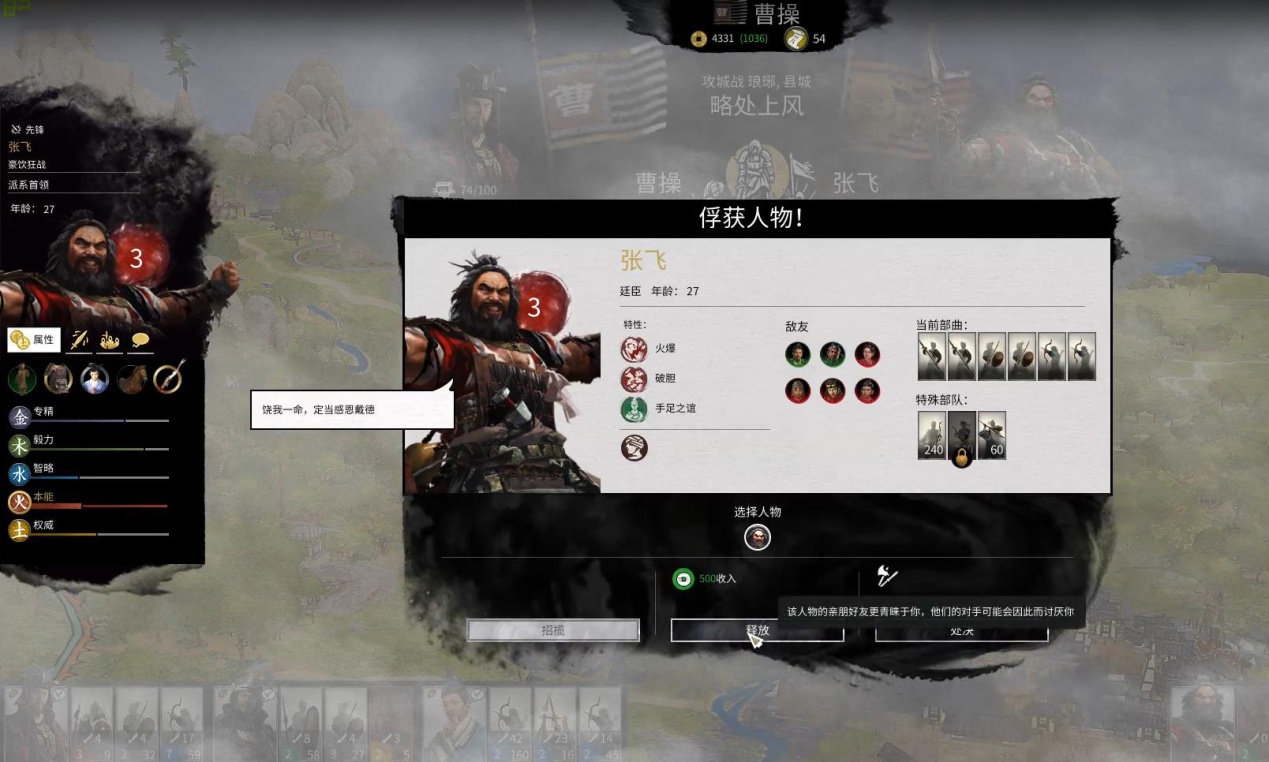Click the locked special unit card
This screenshot has height=762, width=1269.
pyautogui.click(x=962, y=437)
